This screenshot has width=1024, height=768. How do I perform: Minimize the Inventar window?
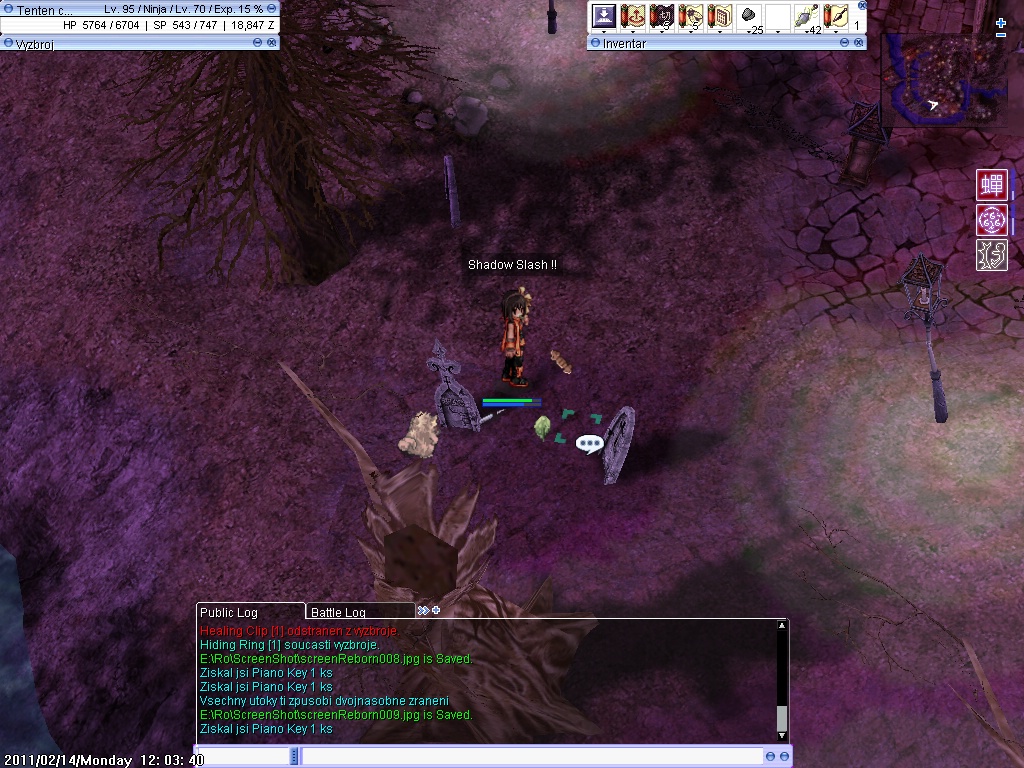tap(845, 43)
